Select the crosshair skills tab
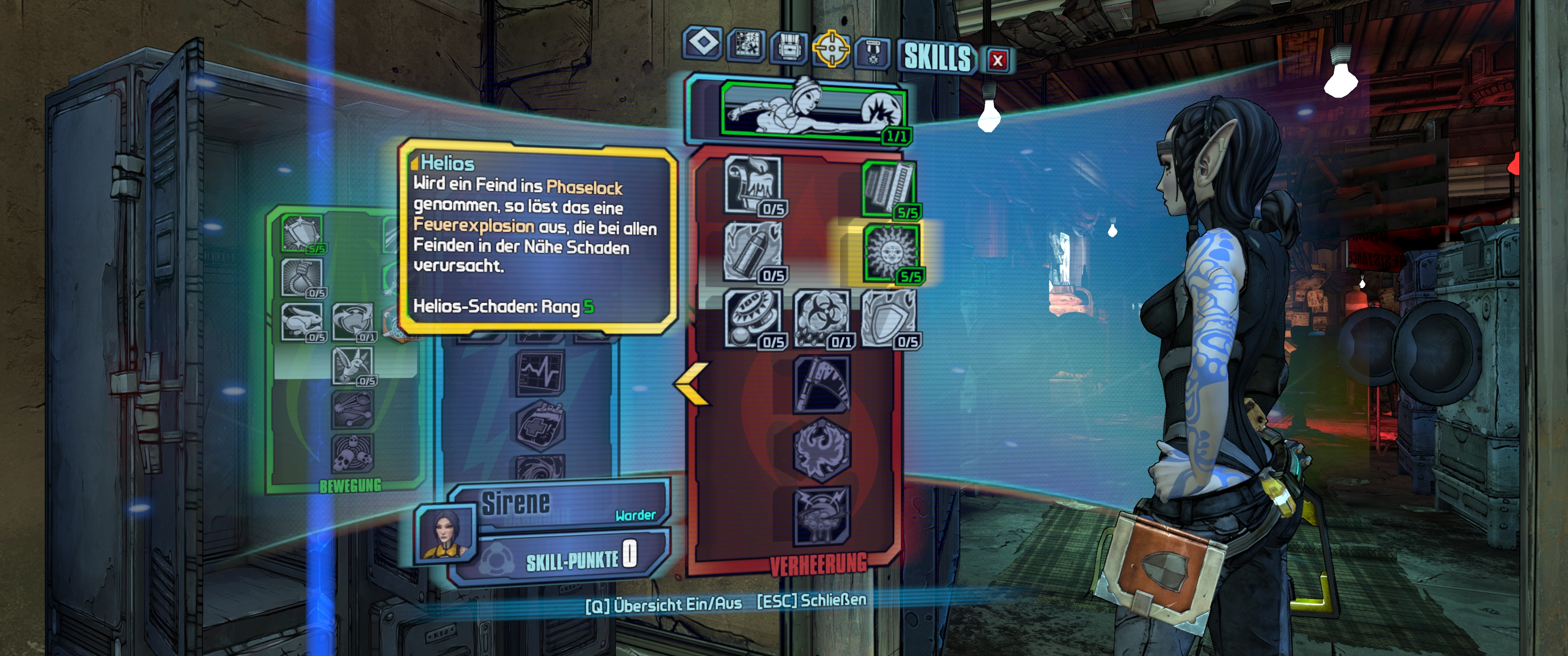Screen dimensions: 1568x656 coord(831,47)
